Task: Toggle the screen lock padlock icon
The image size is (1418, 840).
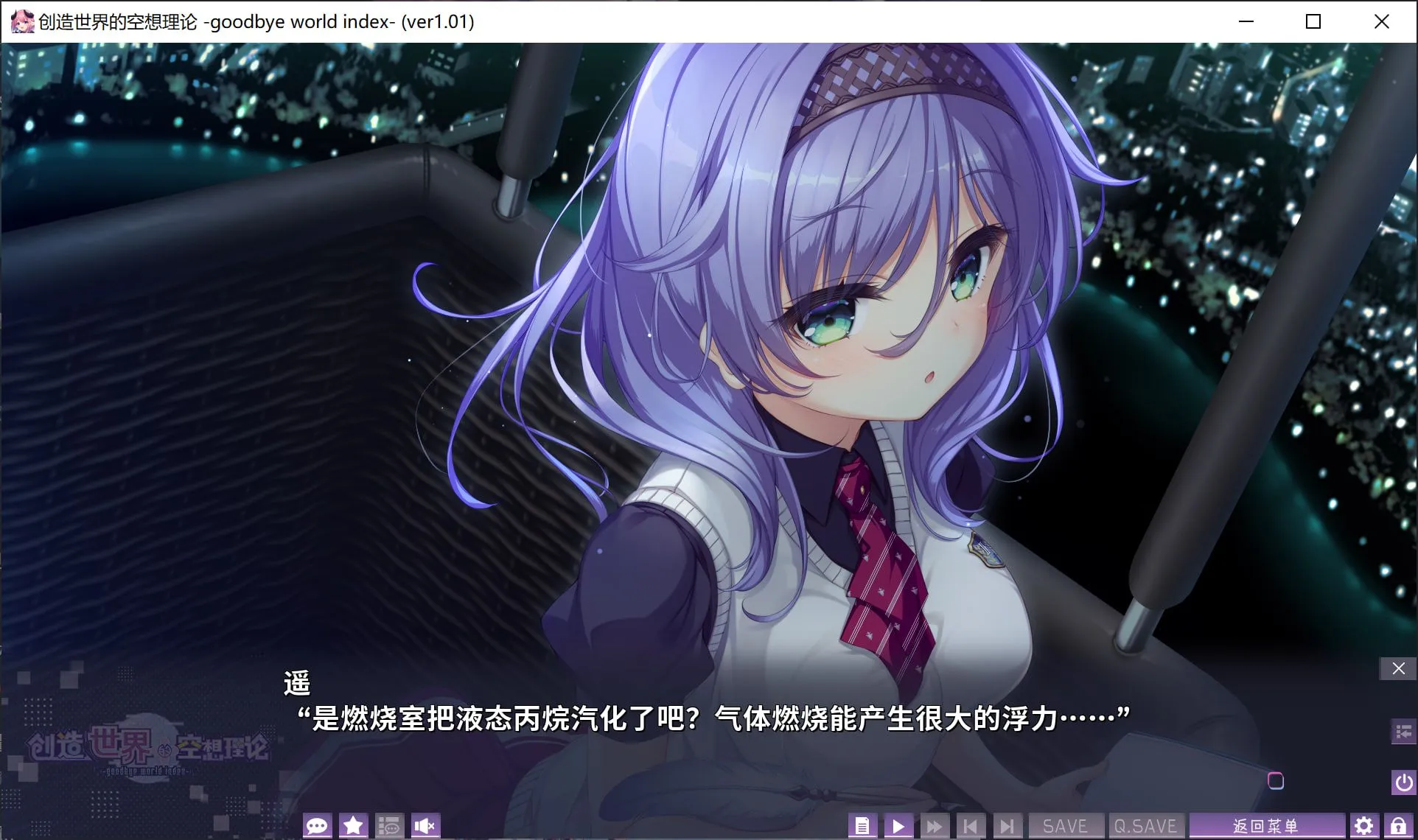Action: click(x=1399, y=825)
